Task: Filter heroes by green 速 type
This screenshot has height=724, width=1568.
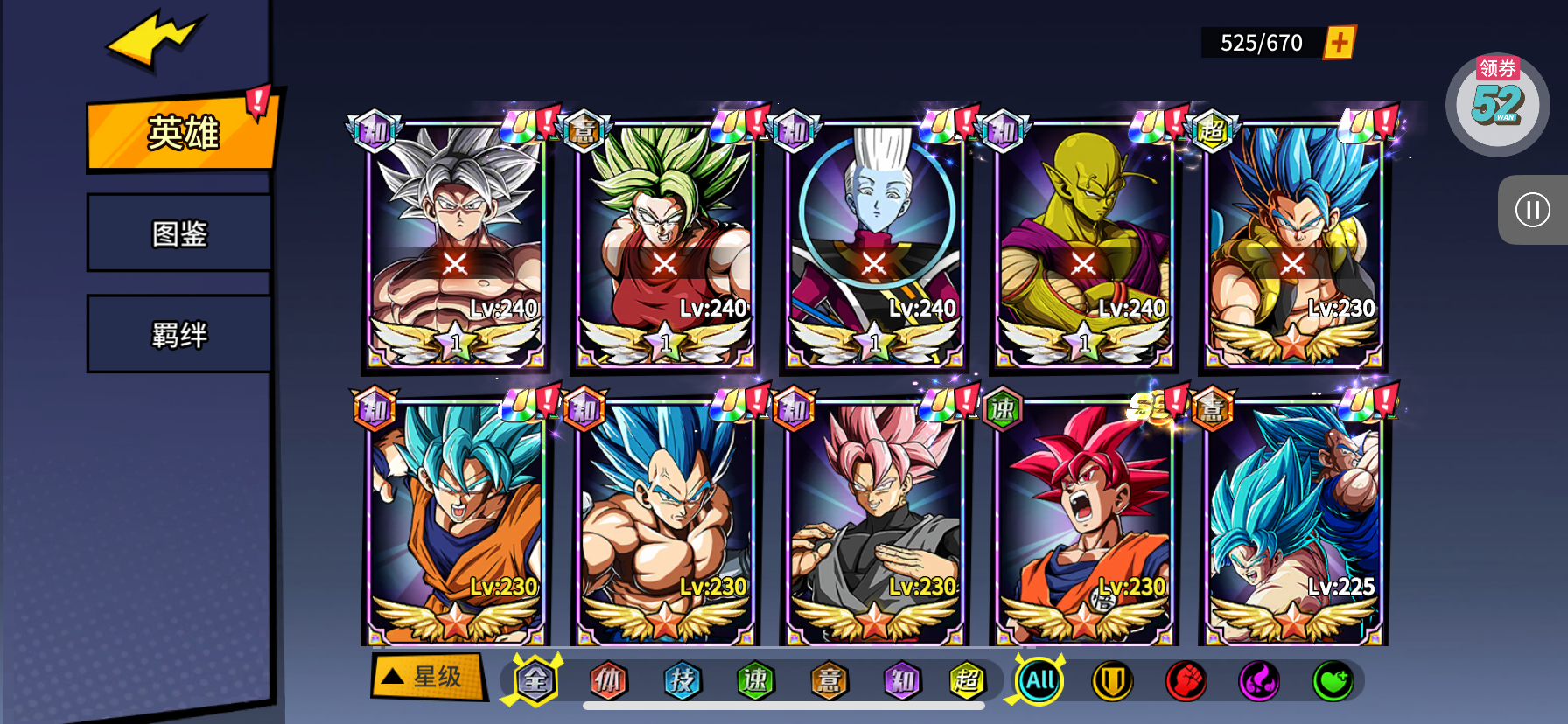Action: (755, 680)
